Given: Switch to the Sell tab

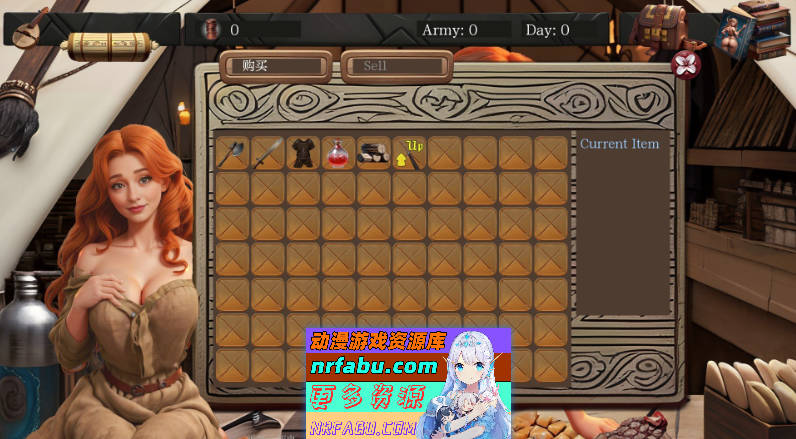Looking at the screenshot, I should point(395,66).
